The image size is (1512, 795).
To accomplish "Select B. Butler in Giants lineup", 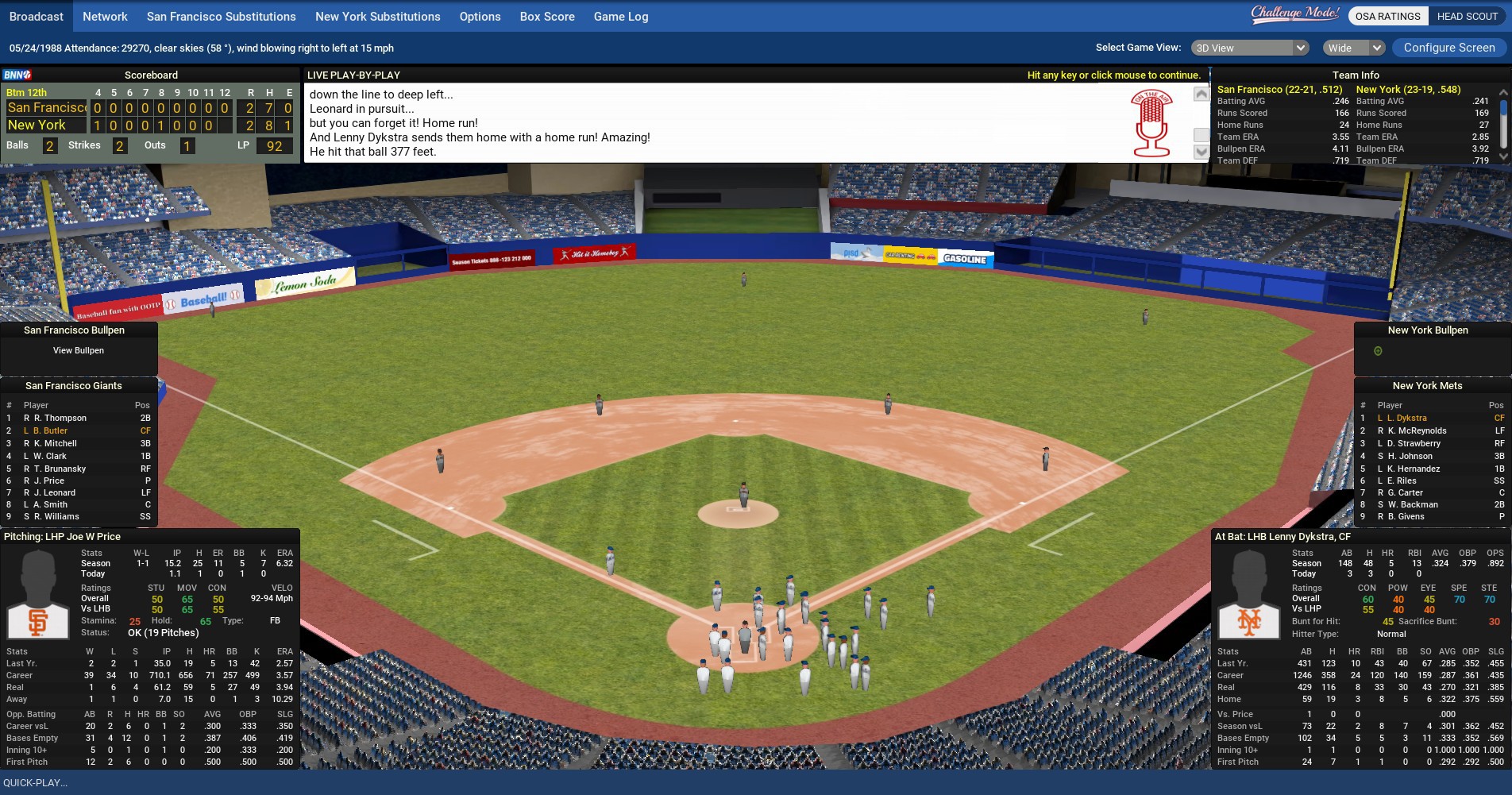I will coord(54,430).
